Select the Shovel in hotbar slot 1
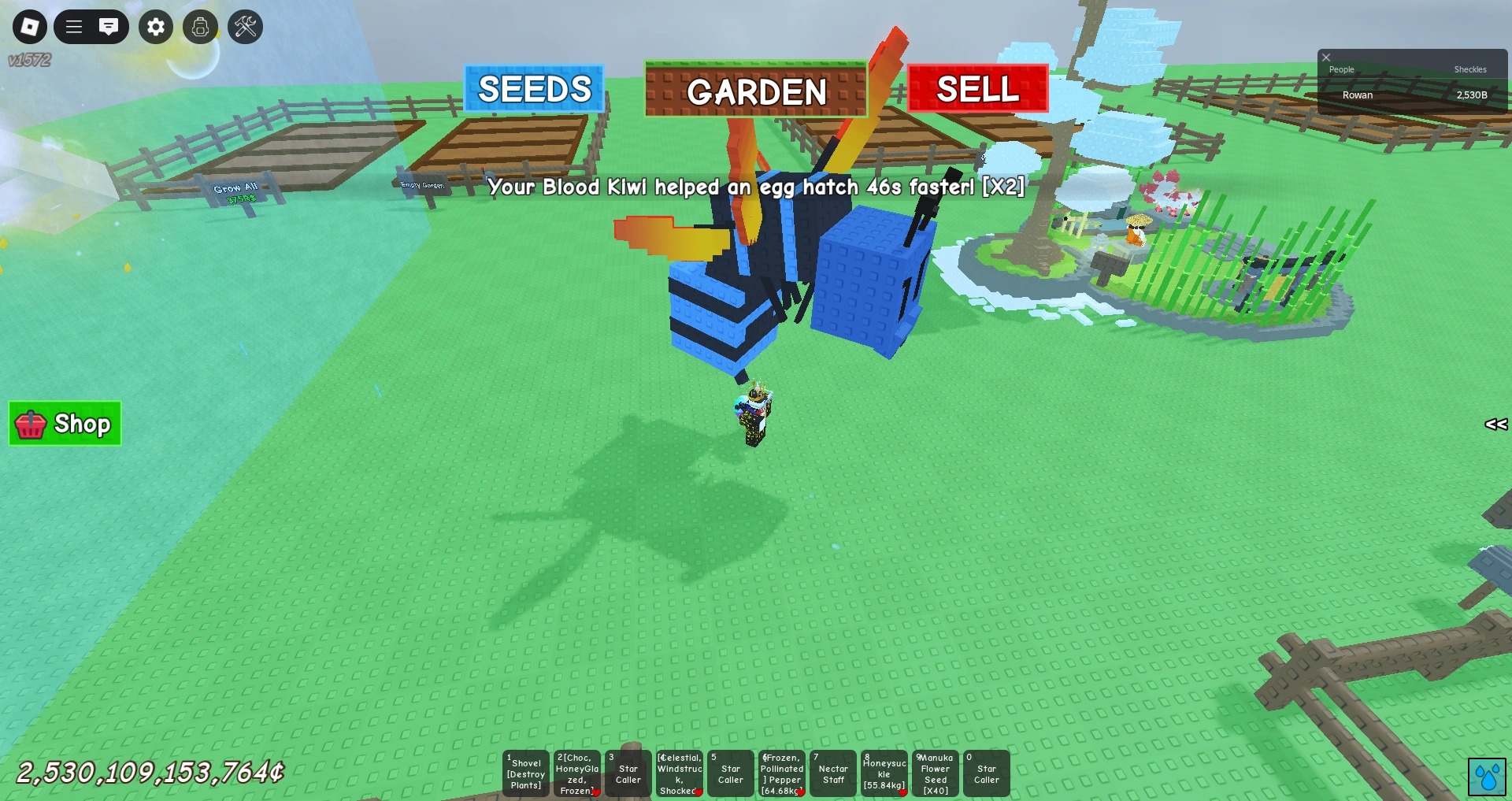Viewport: 1512px width, 801px height. tap(525, 774)
